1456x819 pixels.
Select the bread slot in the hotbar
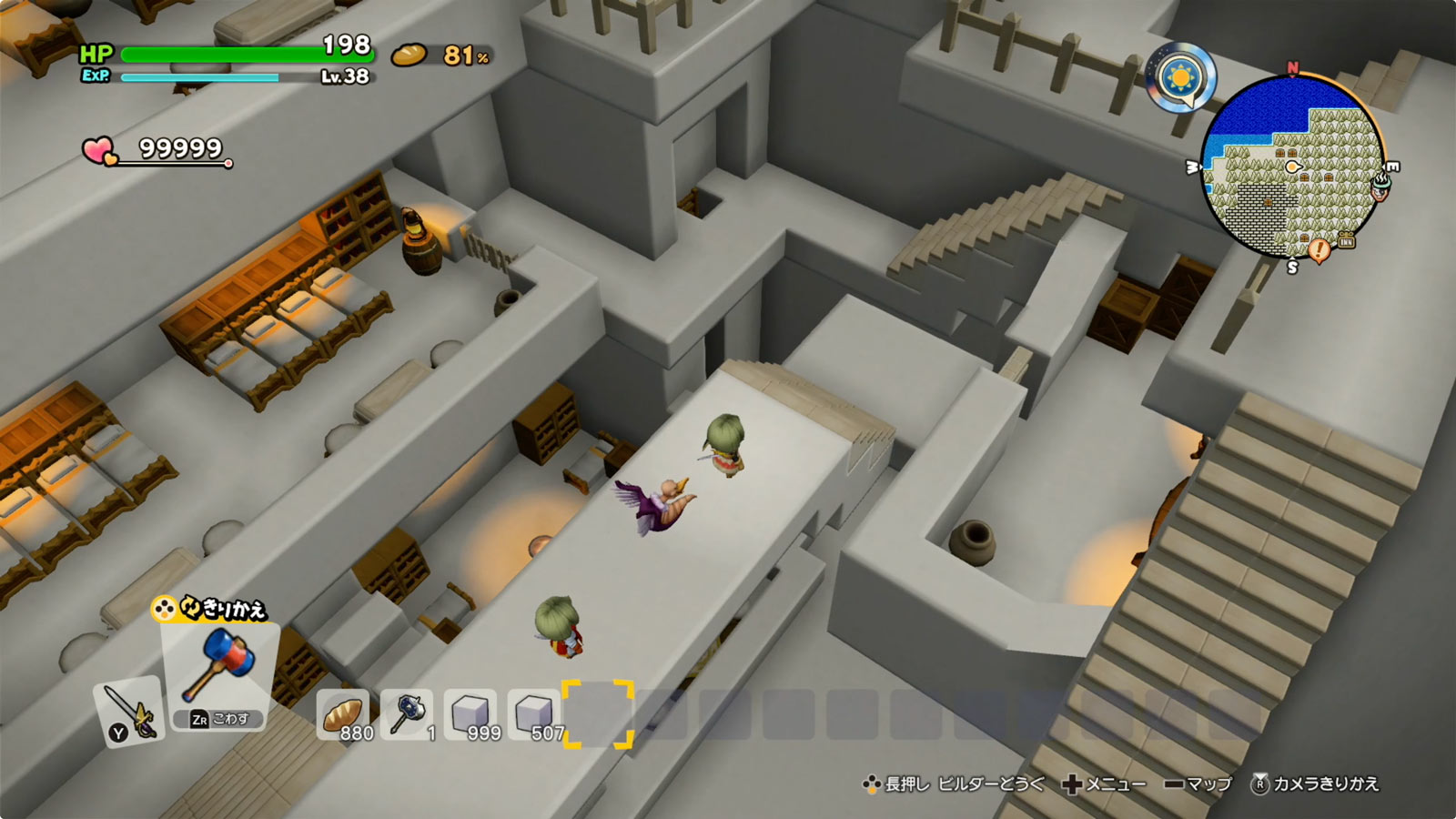343,714
